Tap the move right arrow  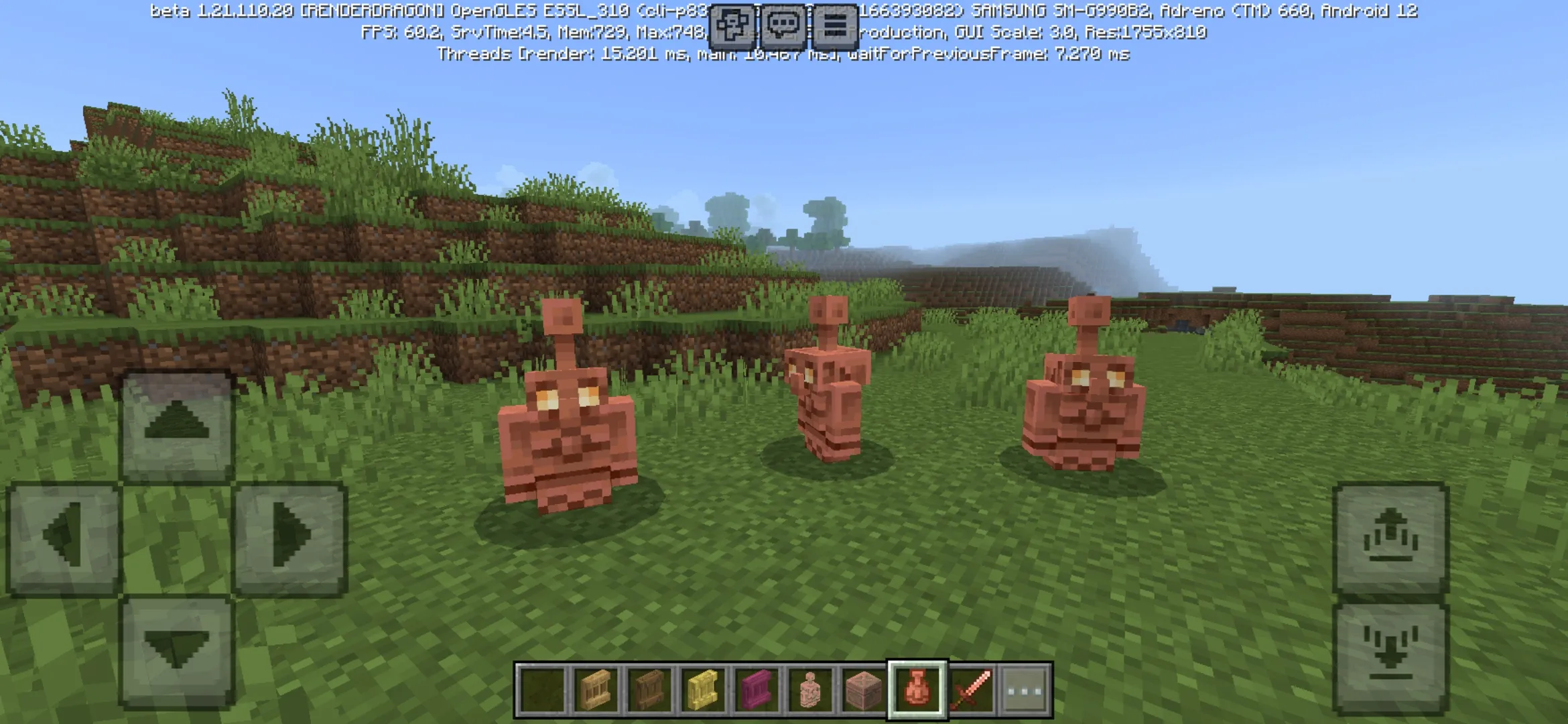pos(290,538)
